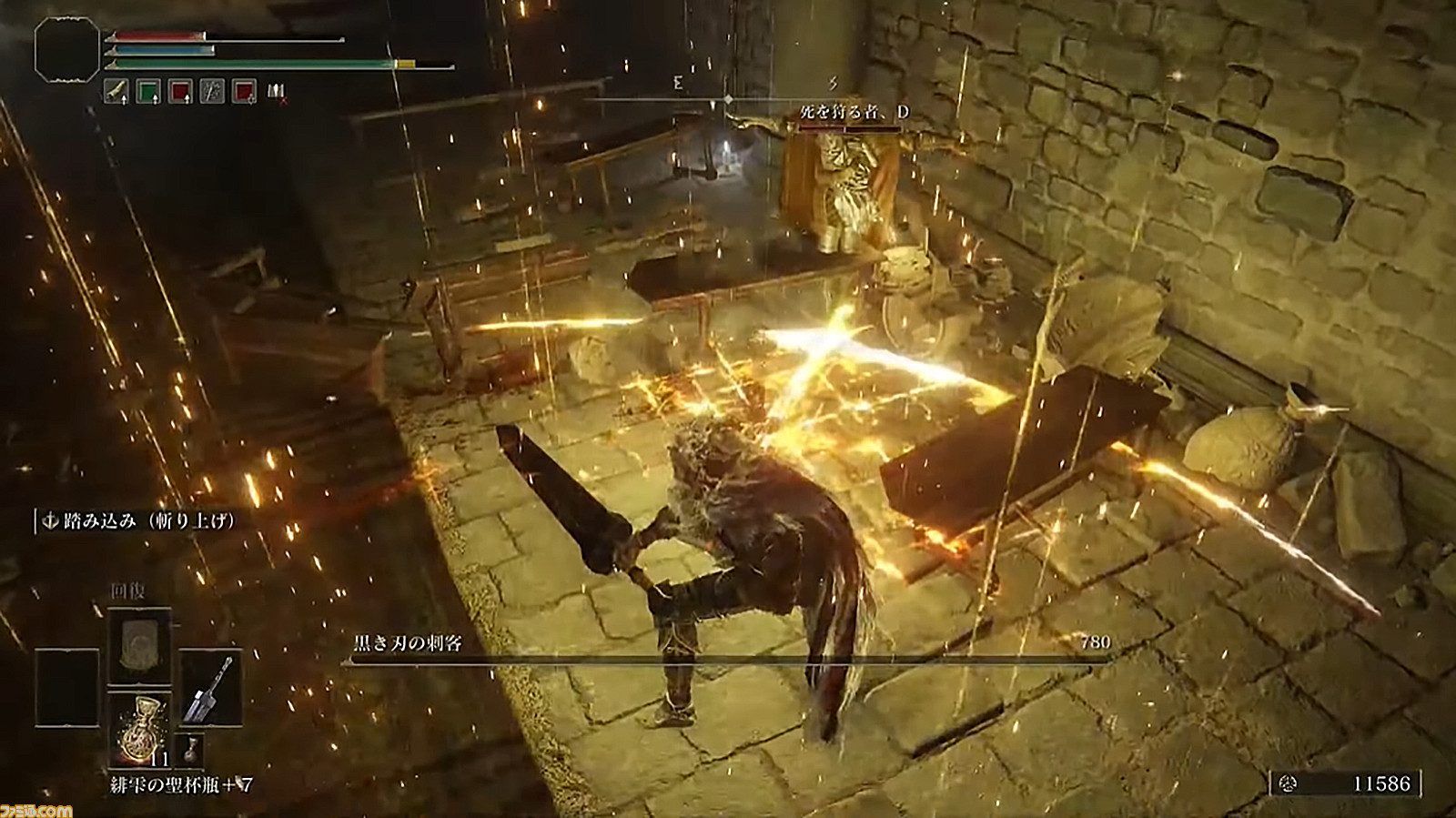This screenshot has width=1456, height=818.
Task: Click the green square buff icon
Action: (x=148, y=91)
